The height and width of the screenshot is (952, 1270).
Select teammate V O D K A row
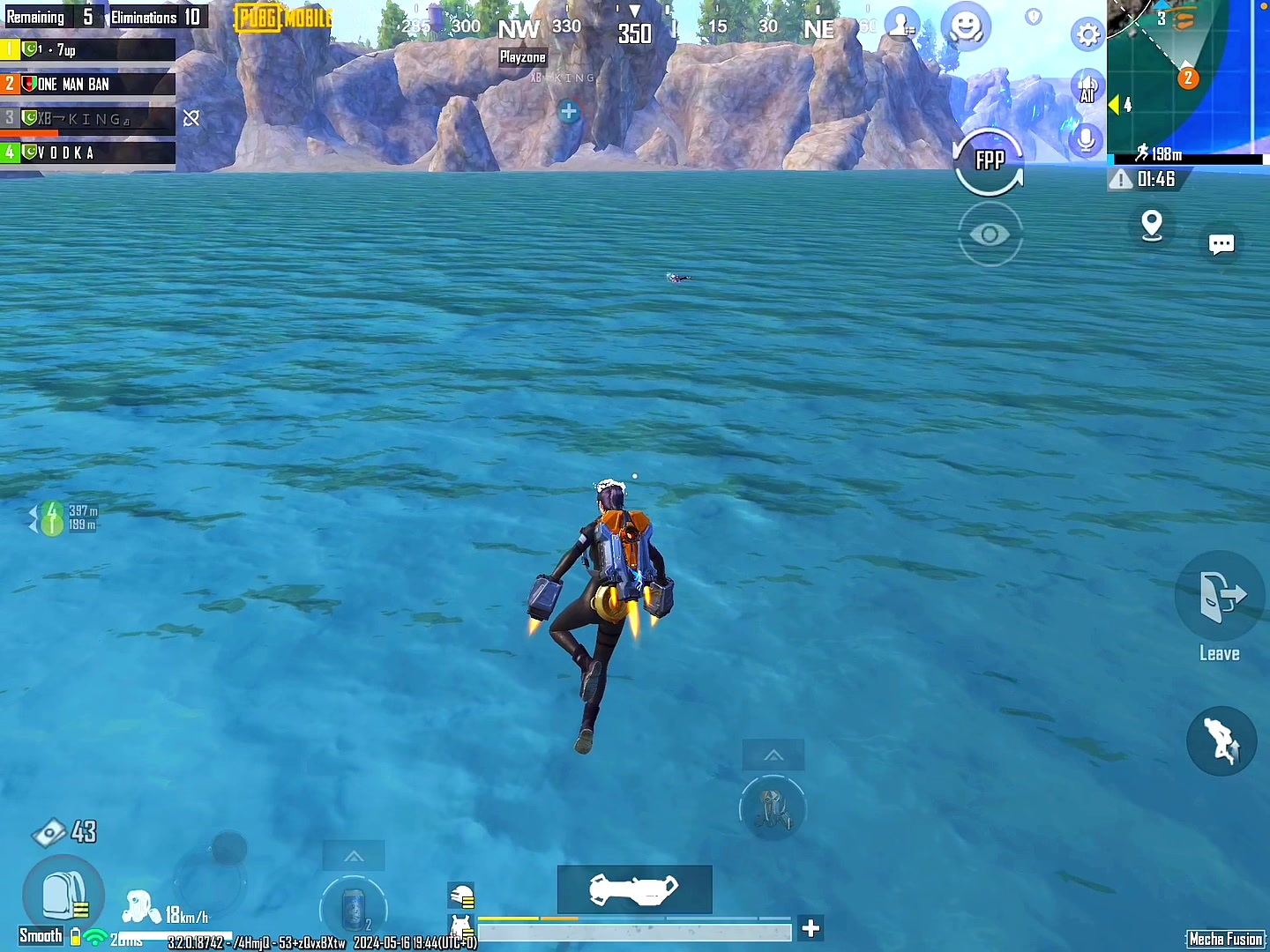click(x=88, y=152)
